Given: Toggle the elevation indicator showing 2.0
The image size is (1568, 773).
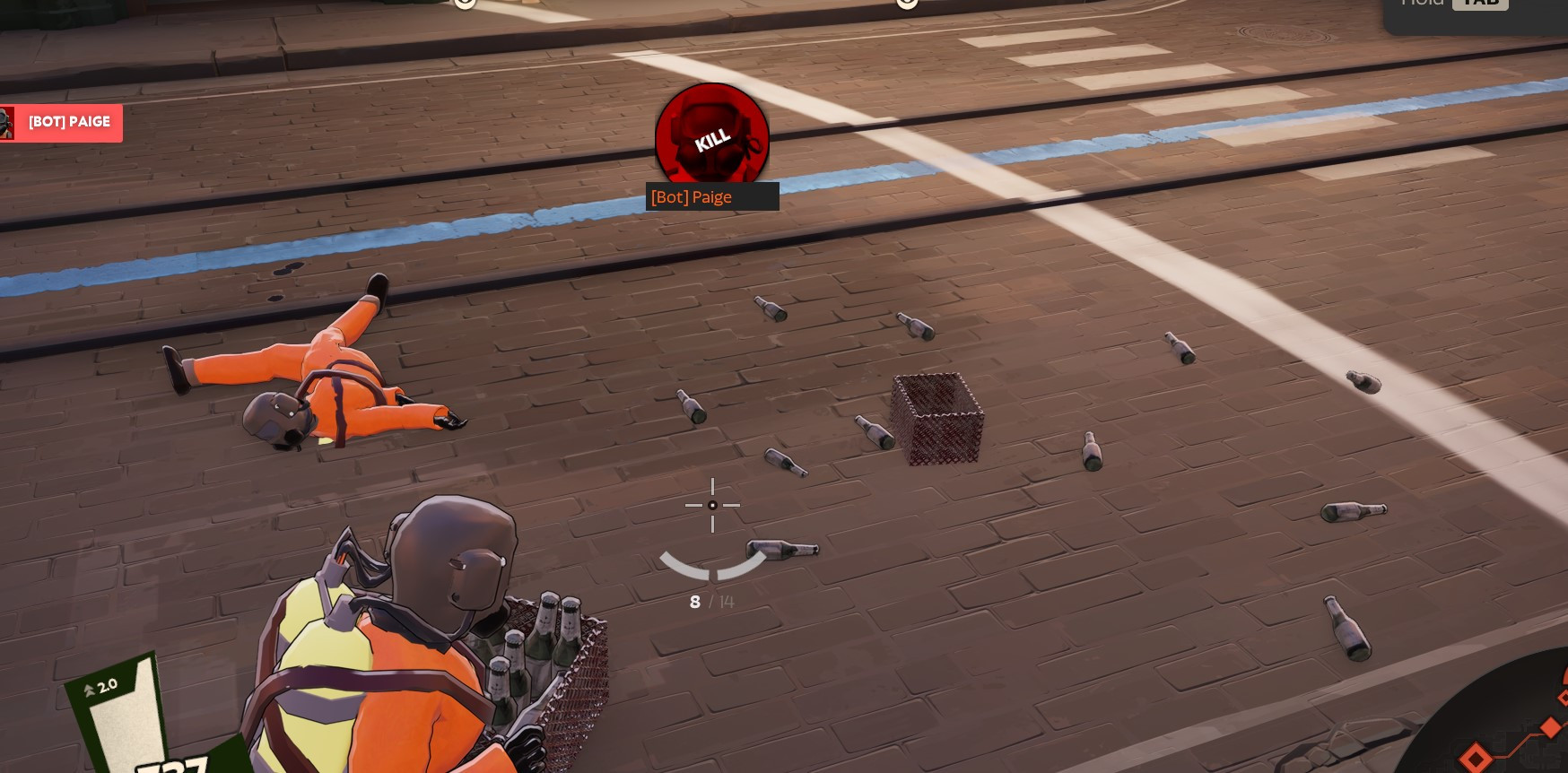Looking at the screenshot, I should 107,684.
